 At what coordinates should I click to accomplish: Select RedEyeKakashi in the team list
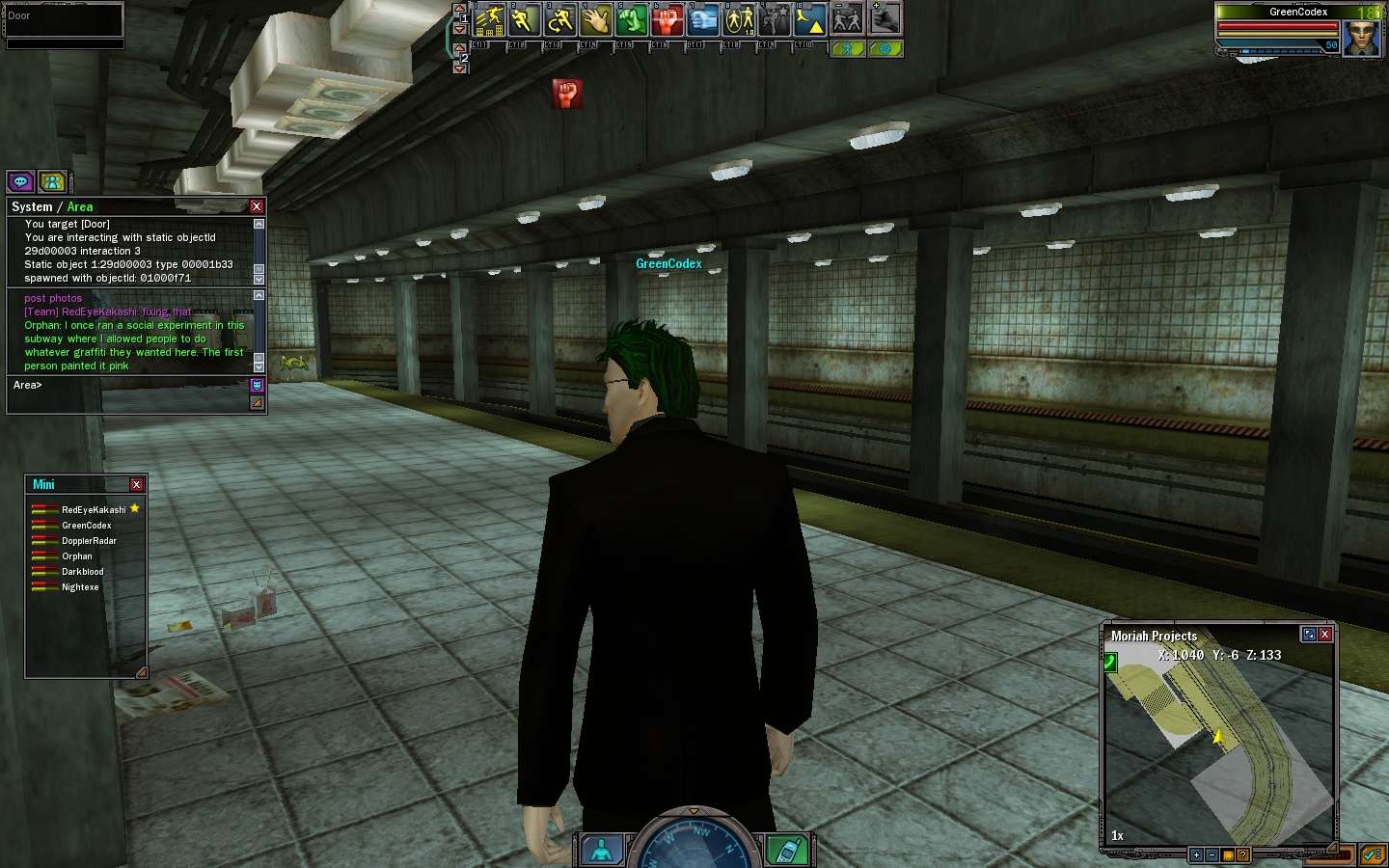point(94,510)
